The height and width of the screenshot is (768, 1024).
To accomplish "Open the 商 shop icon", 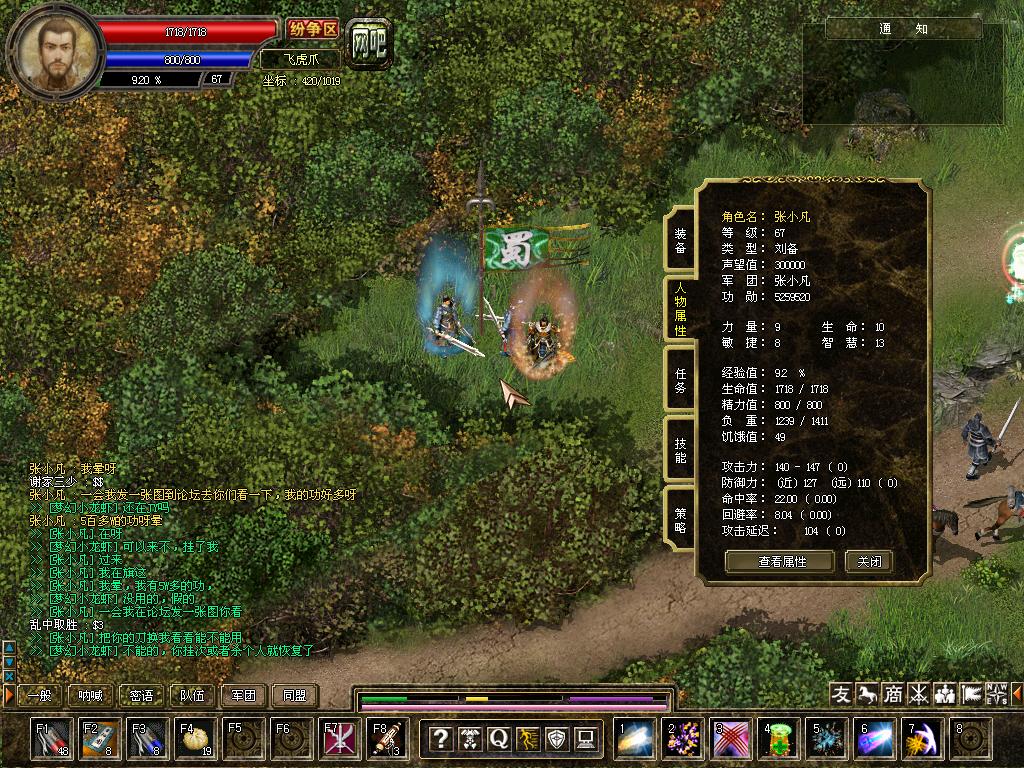I will pyautogui.click(x=893, y=694).
